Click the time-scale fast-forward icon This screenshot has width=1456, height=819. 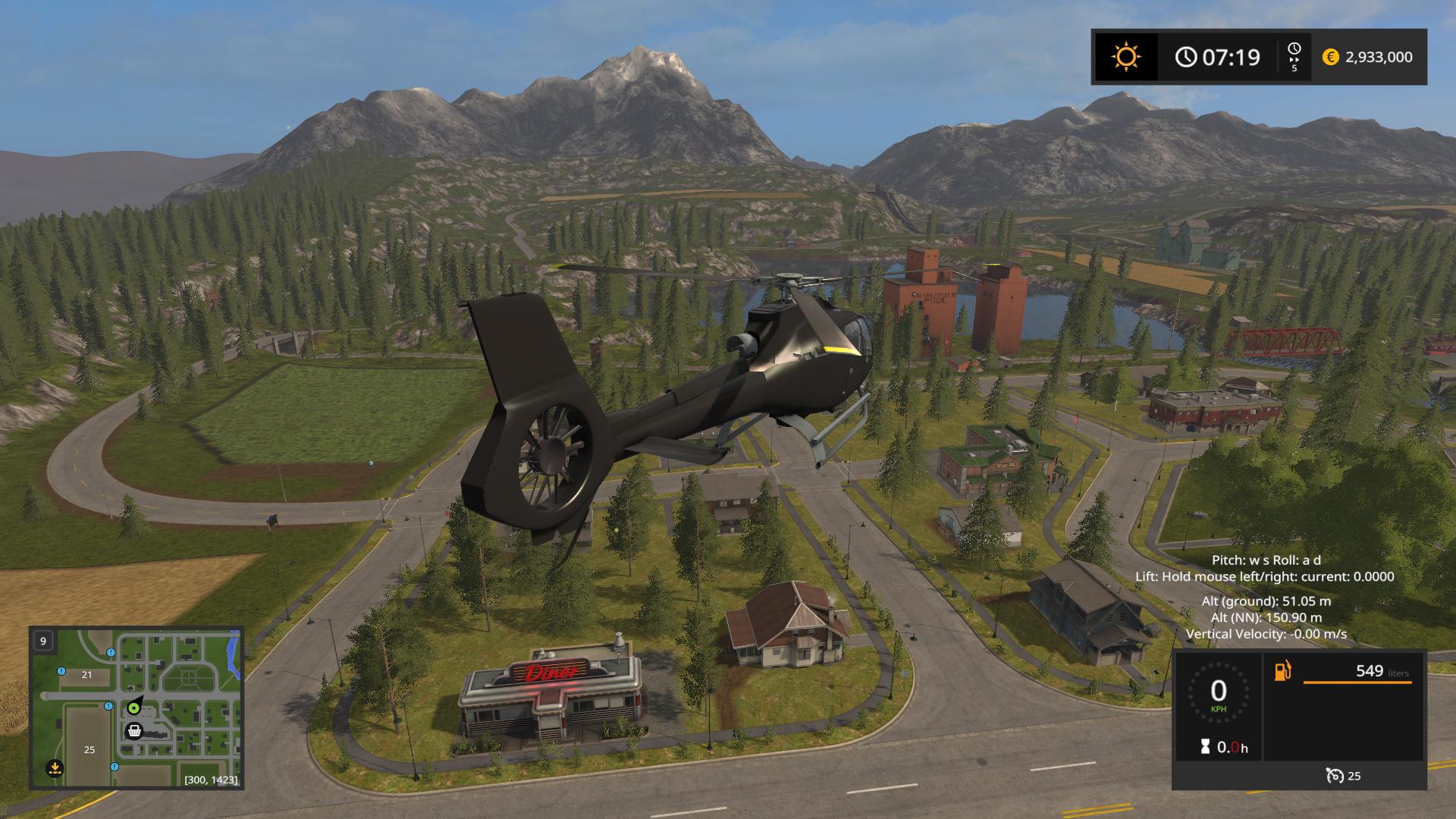pos(1294,57)
